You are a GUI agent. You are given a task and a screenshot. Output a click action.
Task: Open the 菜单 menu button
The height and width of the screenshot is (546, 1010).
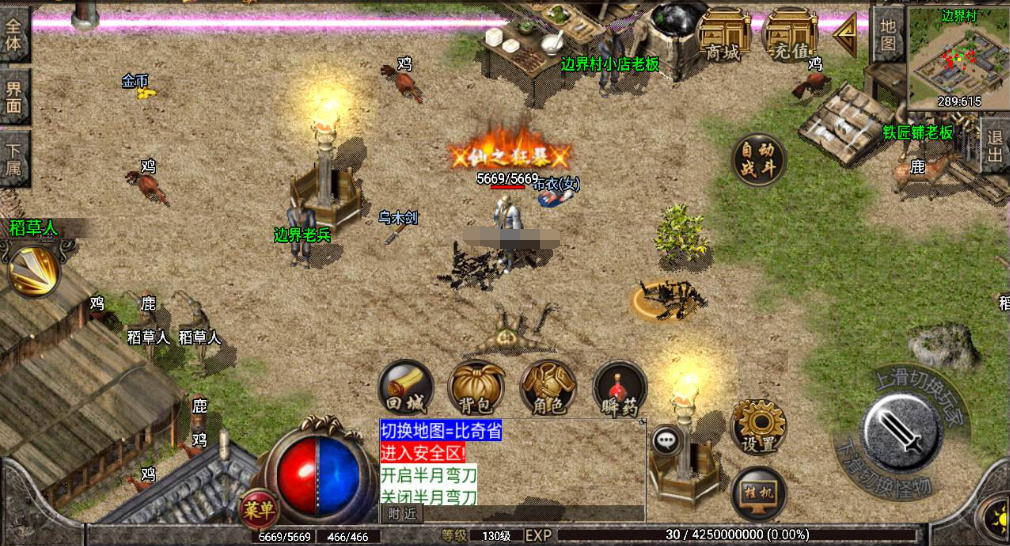pyautogui.click(x=258, y=509)
